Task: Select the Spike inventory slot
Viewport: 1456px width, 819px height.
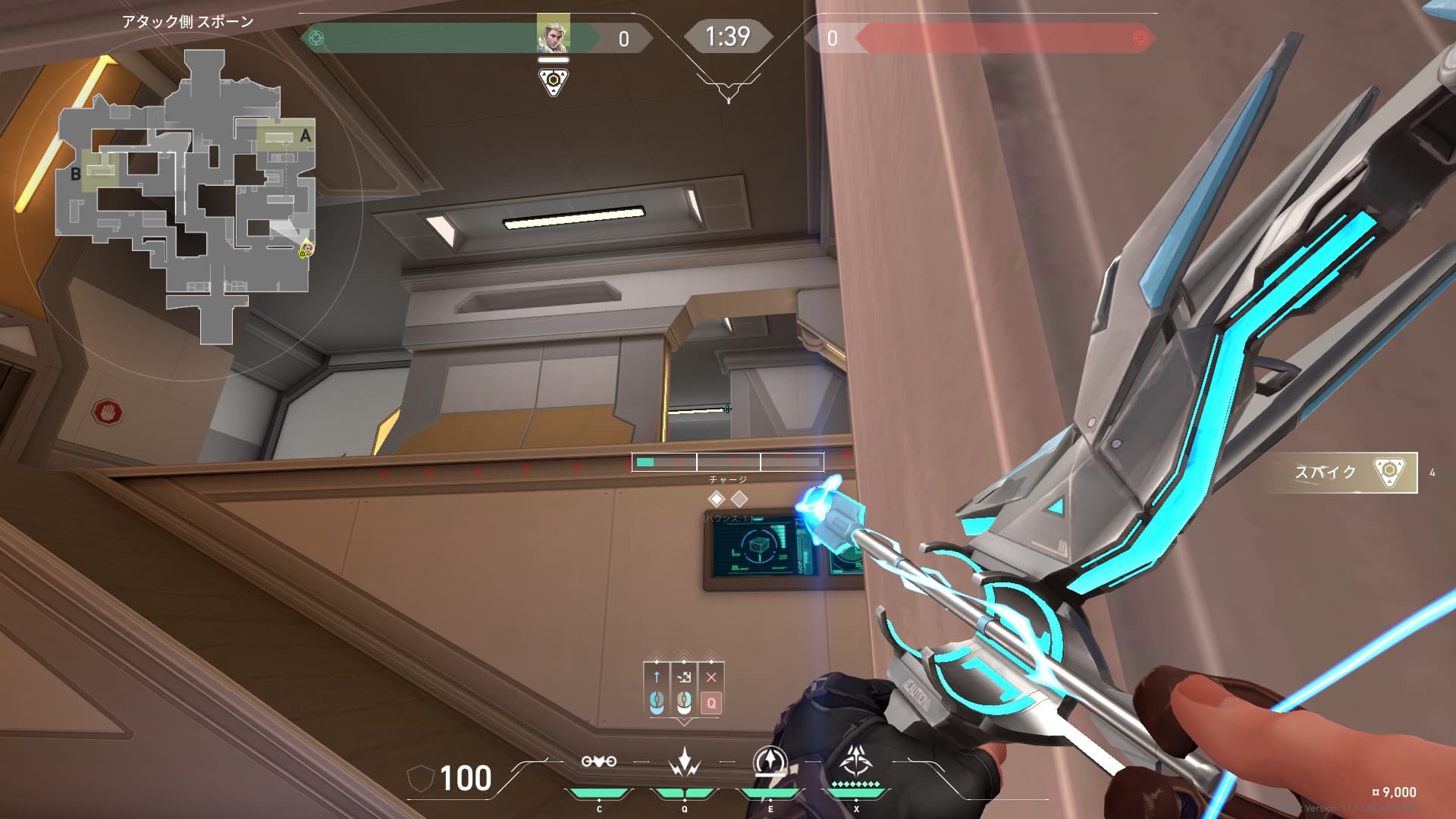Action: [x=1339, y=472]
